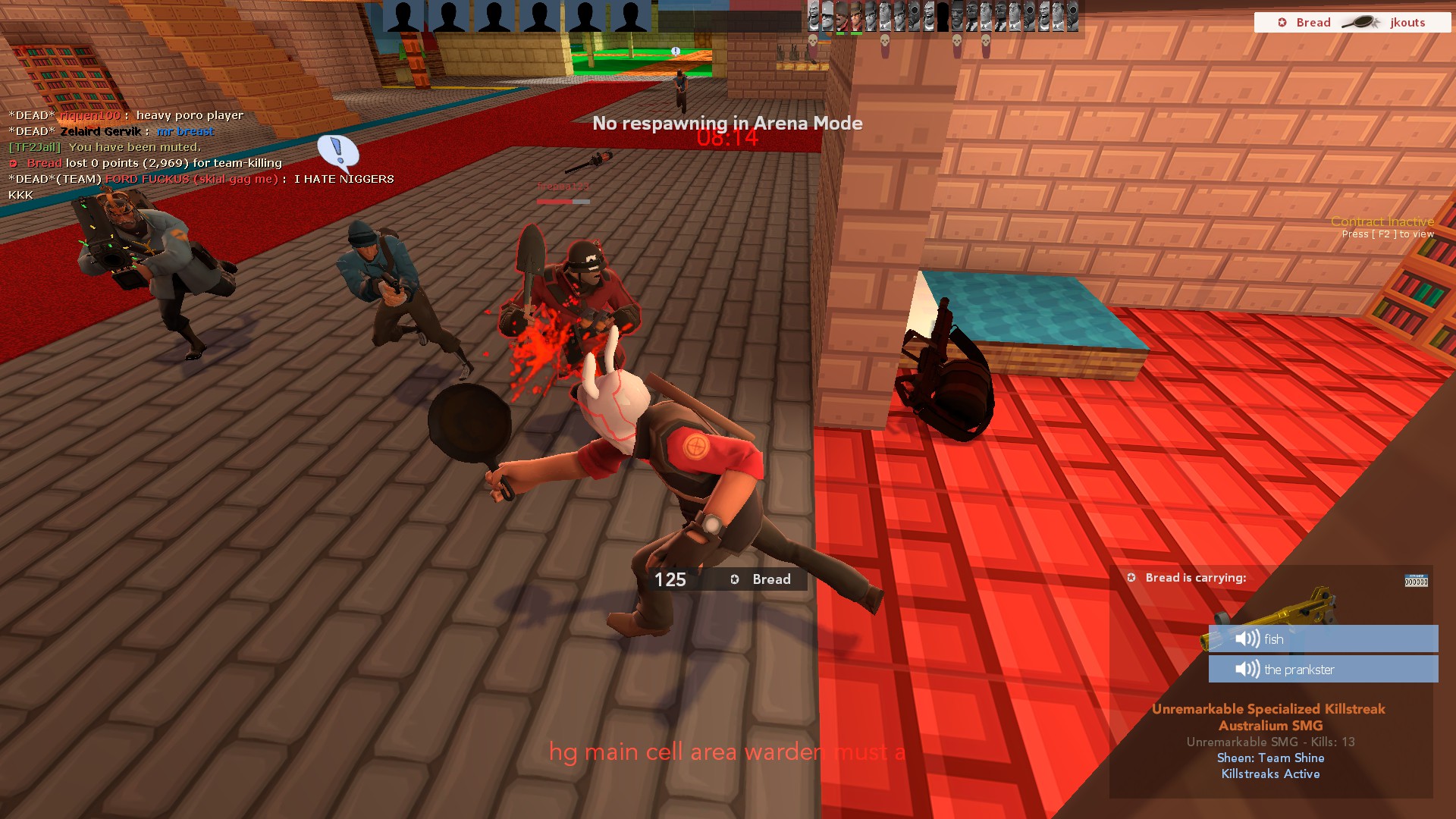Click the "fish" voice chat indicator

1323,639
